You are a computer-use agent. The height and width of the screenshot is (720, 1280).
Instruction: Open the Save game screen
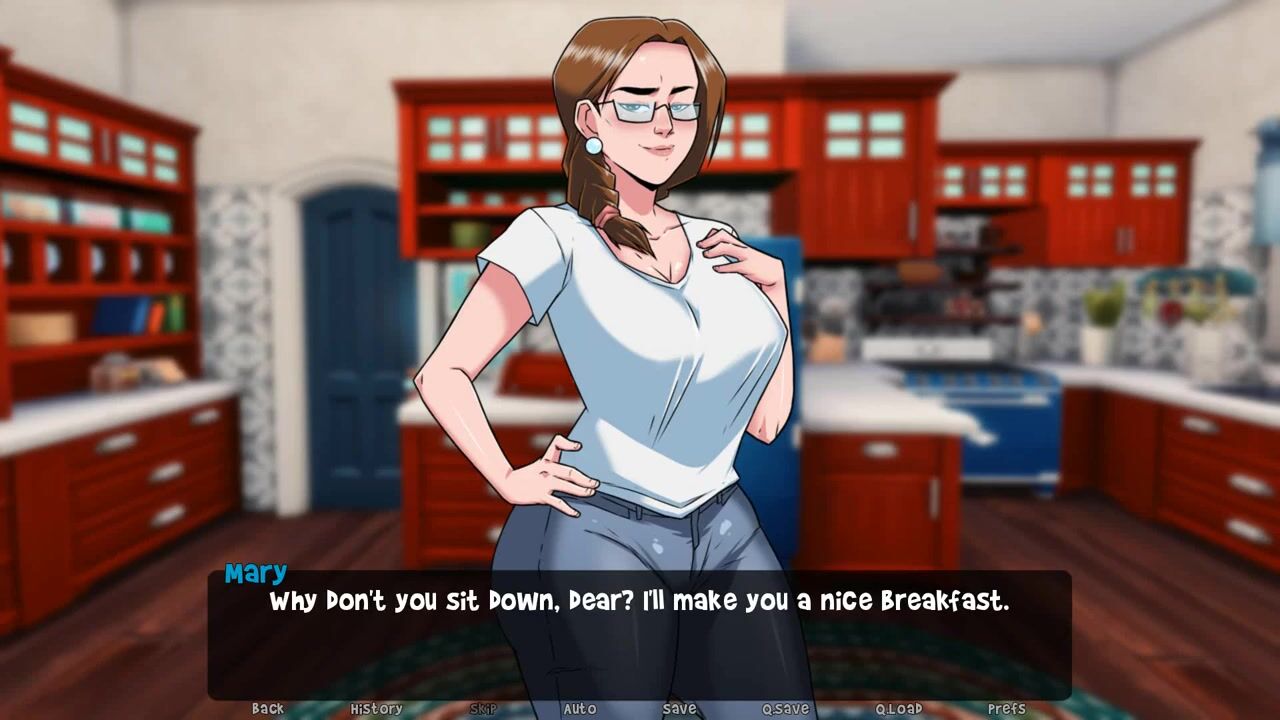(679, 709)
